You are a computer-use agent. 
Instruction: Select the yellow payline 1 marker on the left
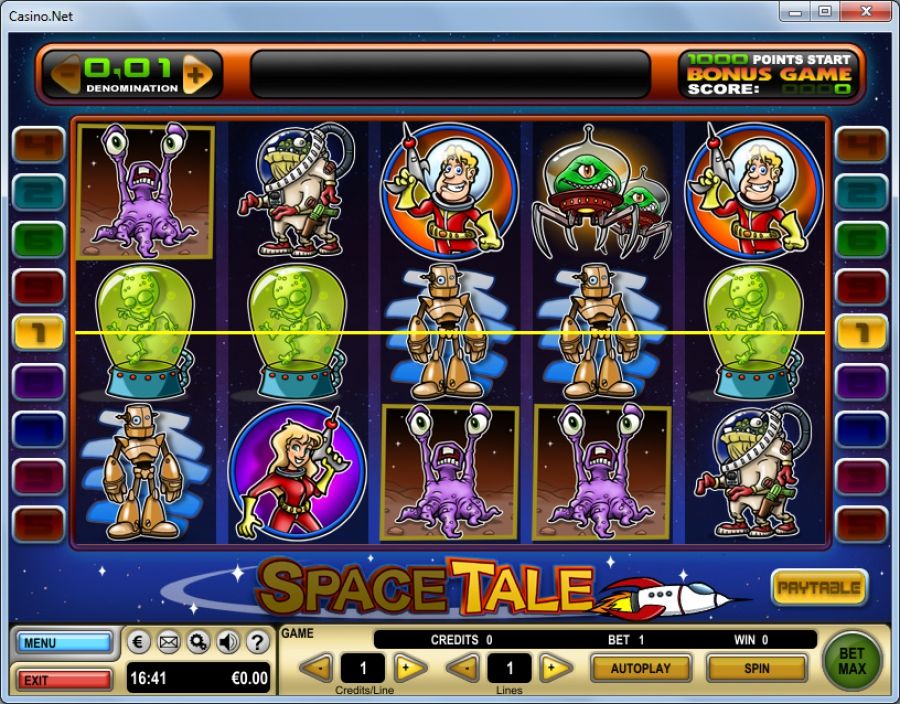[x=38, y=331]
